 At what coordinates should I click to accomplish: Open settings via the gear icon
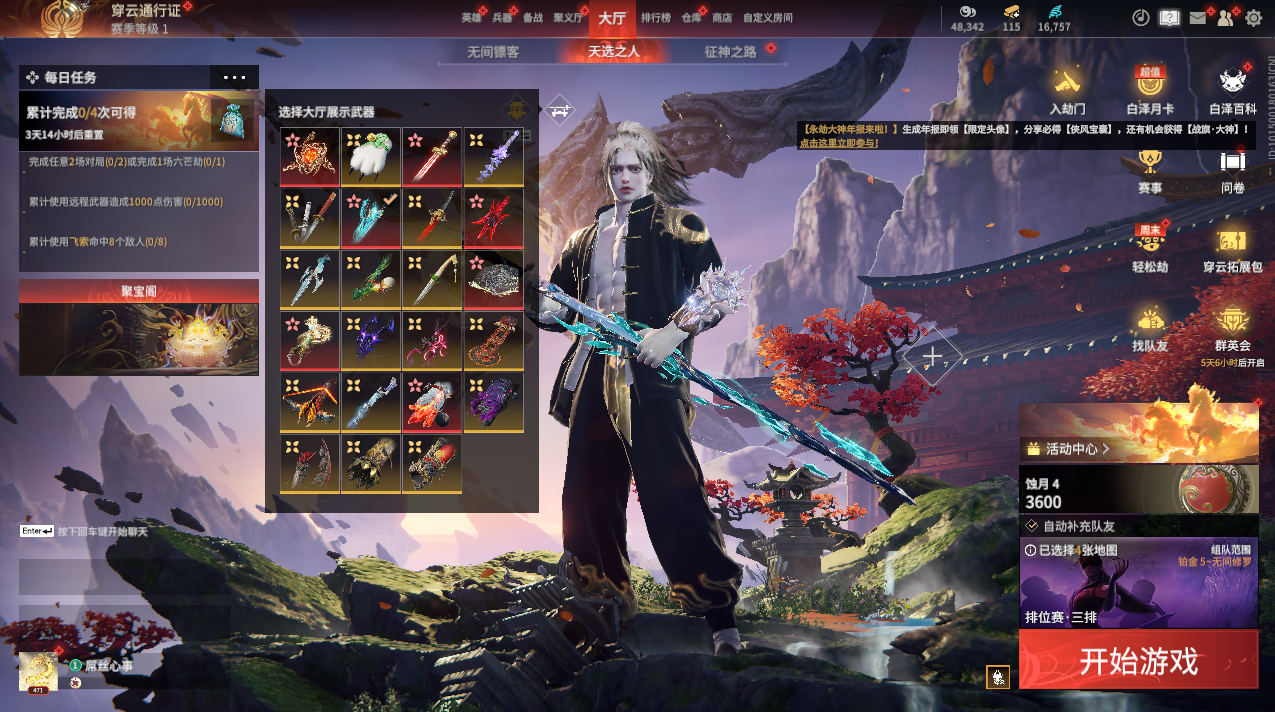1253,18
